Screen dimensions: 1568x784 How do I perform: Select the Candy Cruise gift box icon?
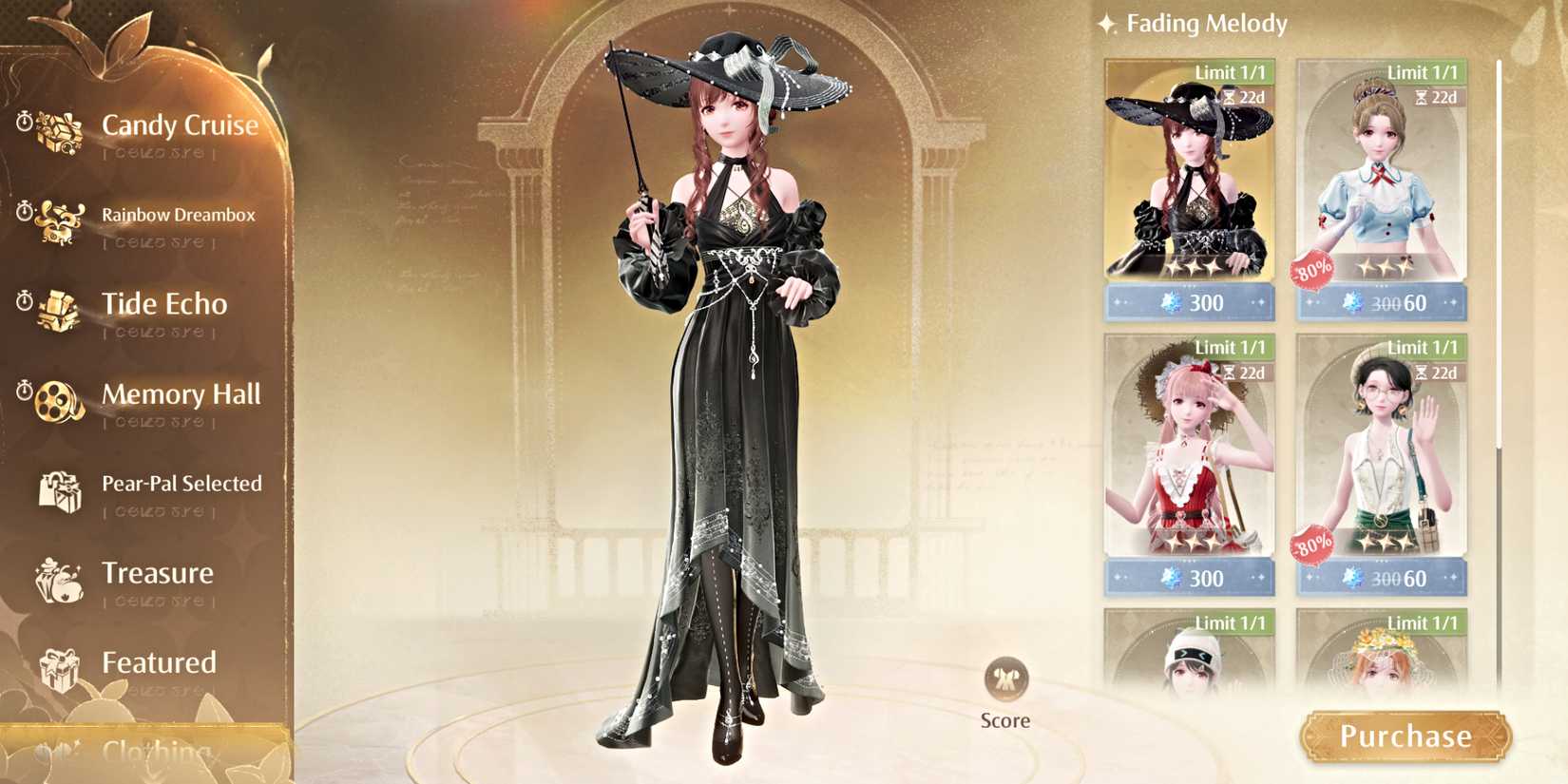pos(59,131)
